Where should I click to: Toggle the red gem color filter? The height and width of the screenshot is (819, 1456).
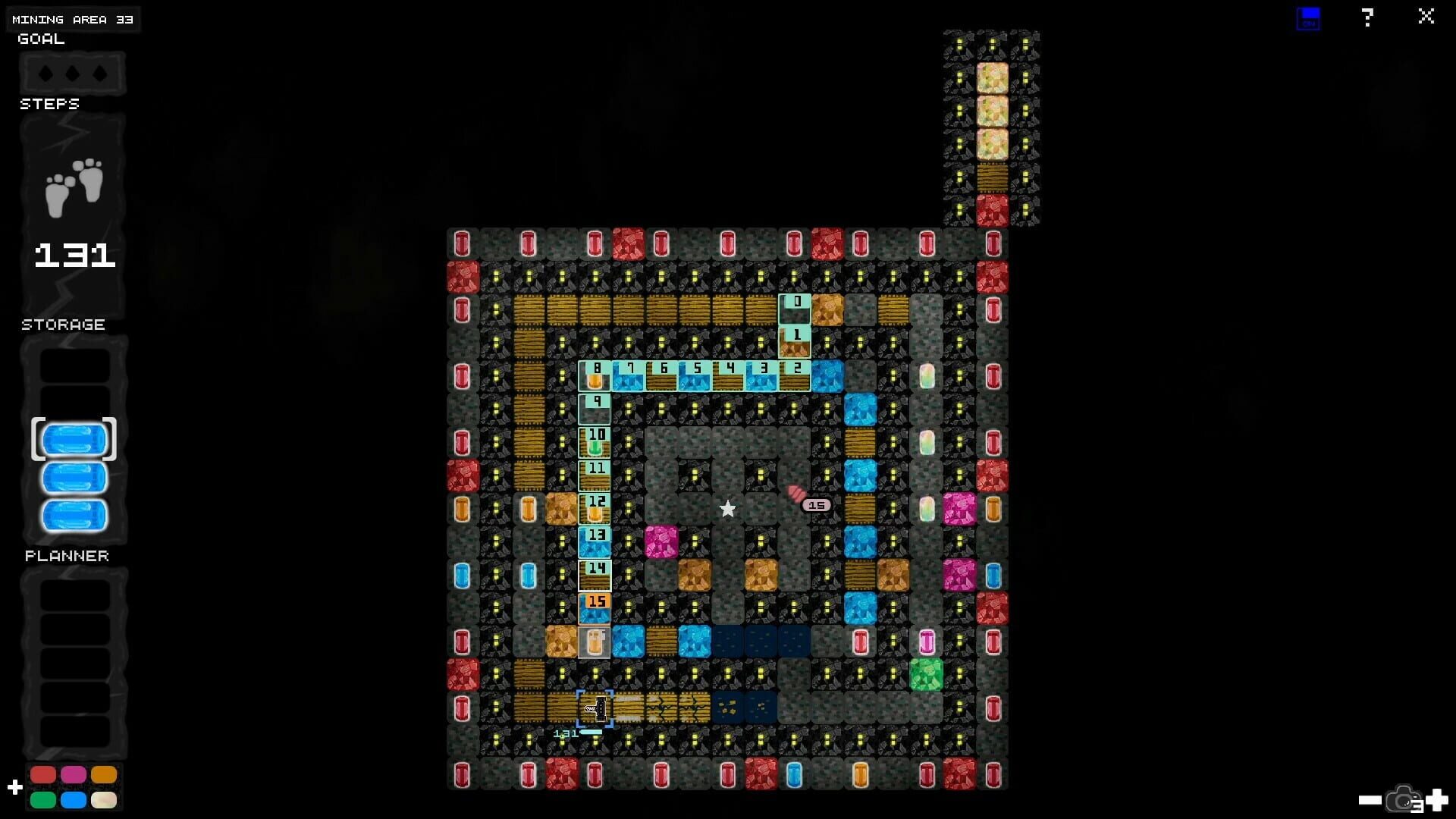tap(43, 774)
